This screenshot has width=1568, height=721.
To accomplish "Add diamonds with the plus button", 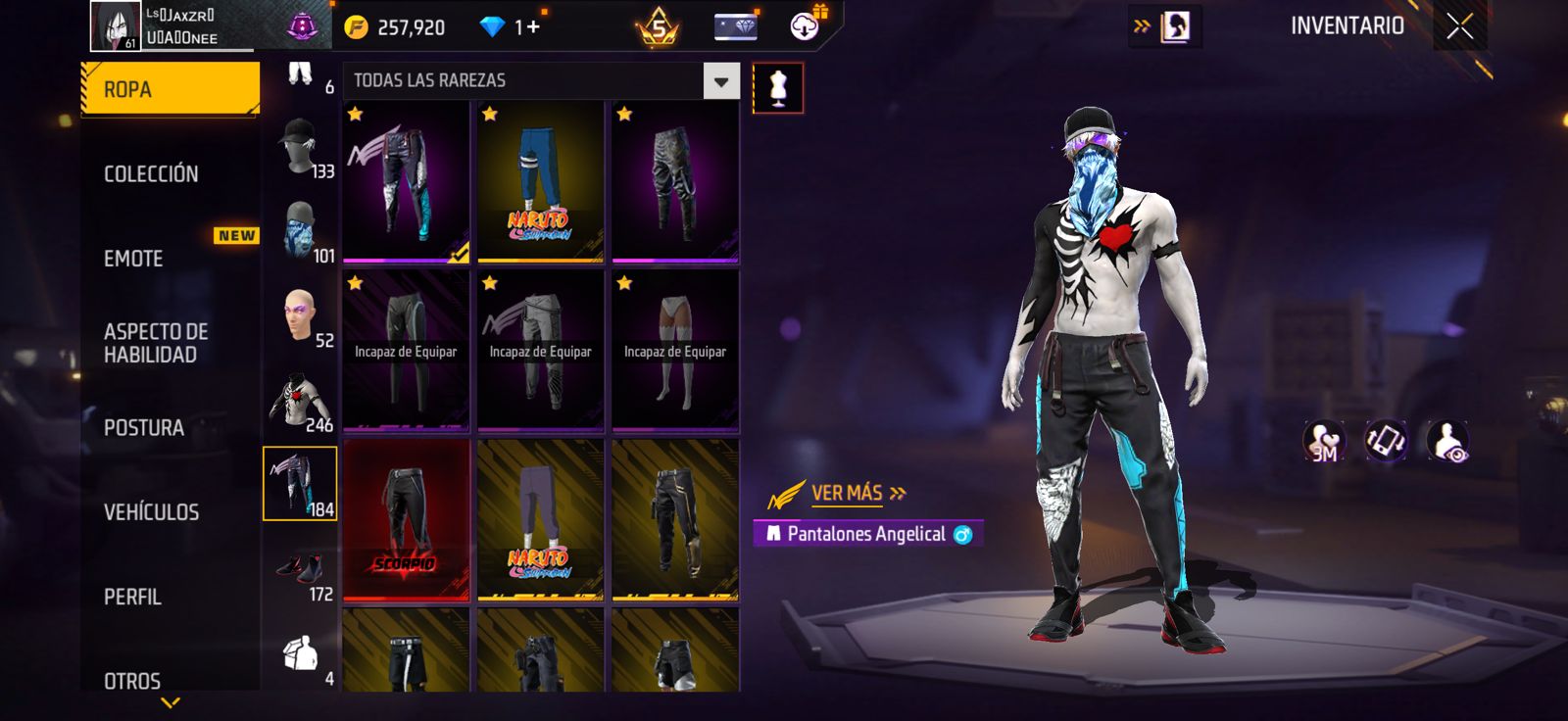I will pyautogui.click(x=533, y=27).
